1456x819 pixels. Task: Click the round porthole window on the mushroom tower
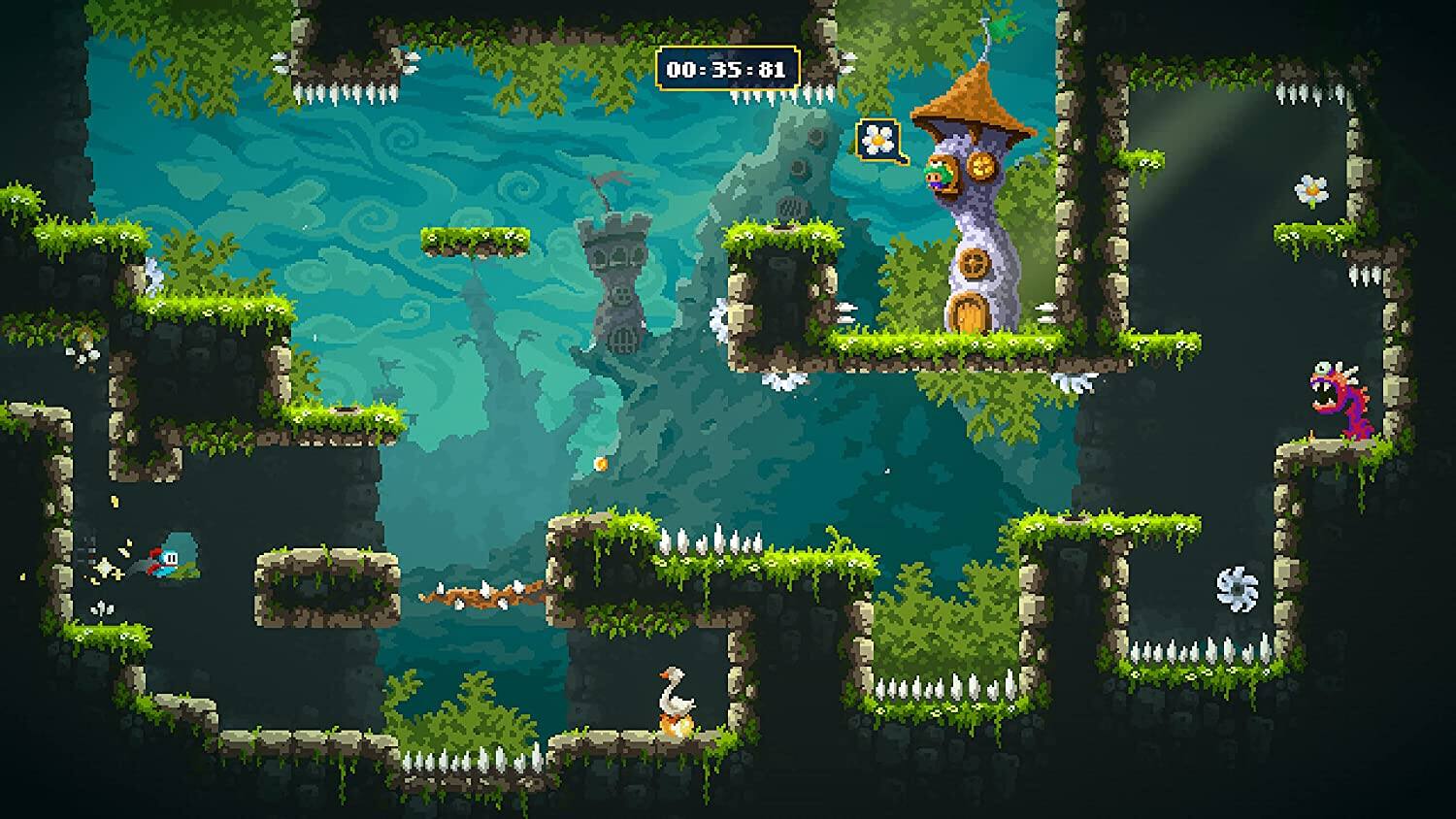(974, 264)
